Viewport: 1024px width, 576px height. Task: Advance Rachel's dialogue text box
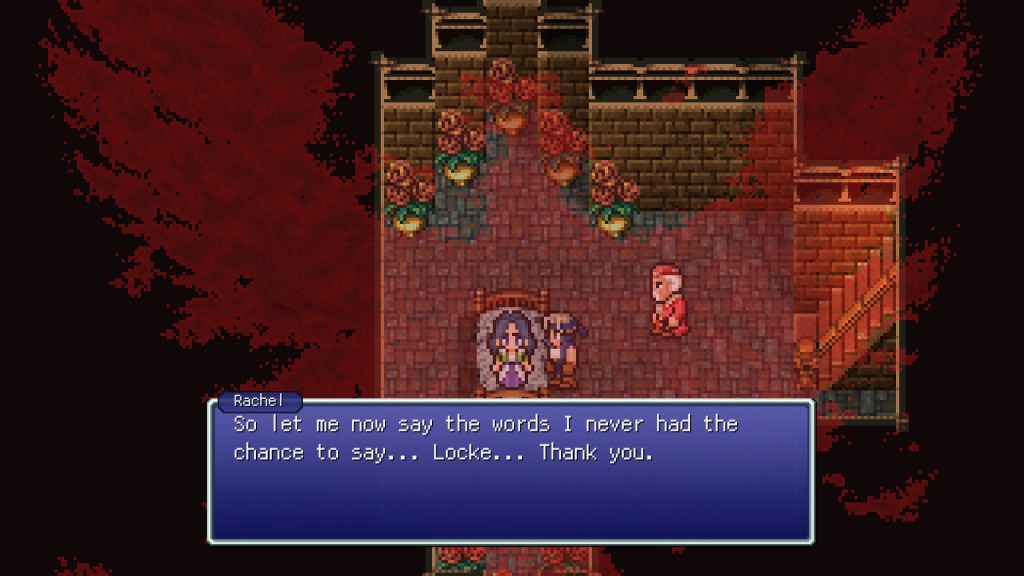click(x=510, y=470)
